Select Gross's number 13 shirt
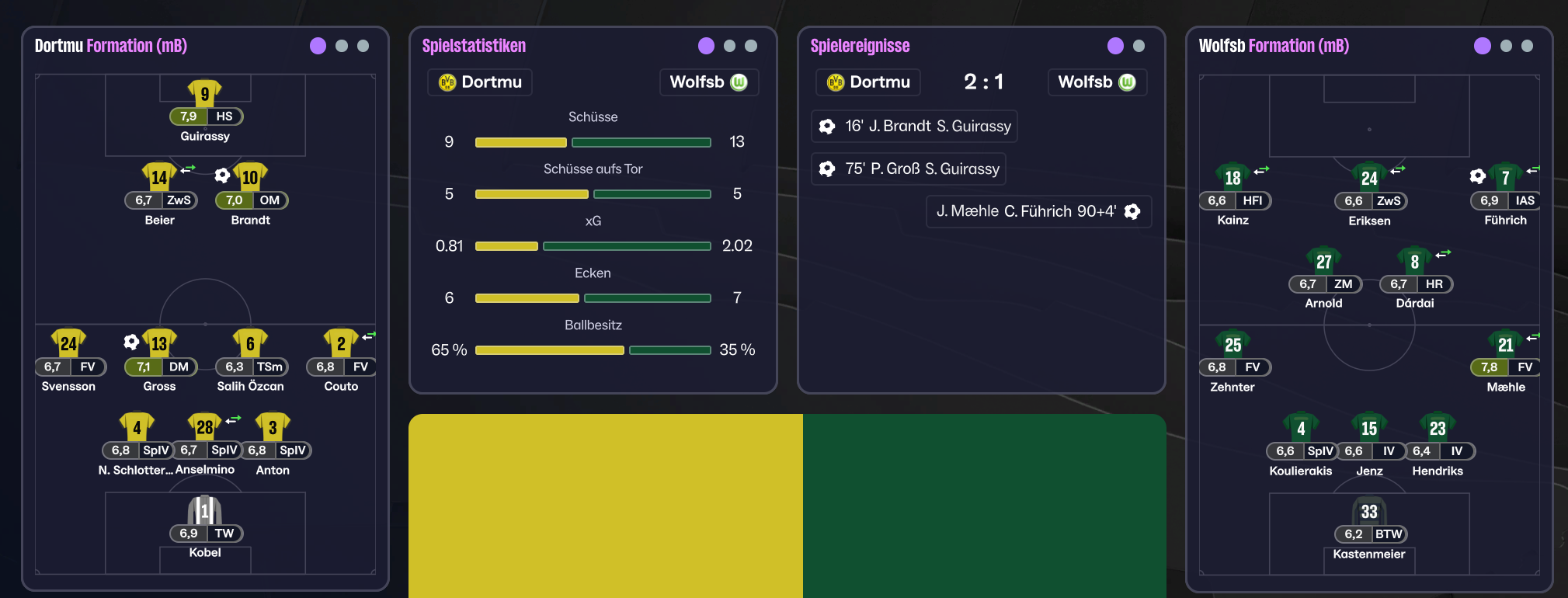 point(159,344)
